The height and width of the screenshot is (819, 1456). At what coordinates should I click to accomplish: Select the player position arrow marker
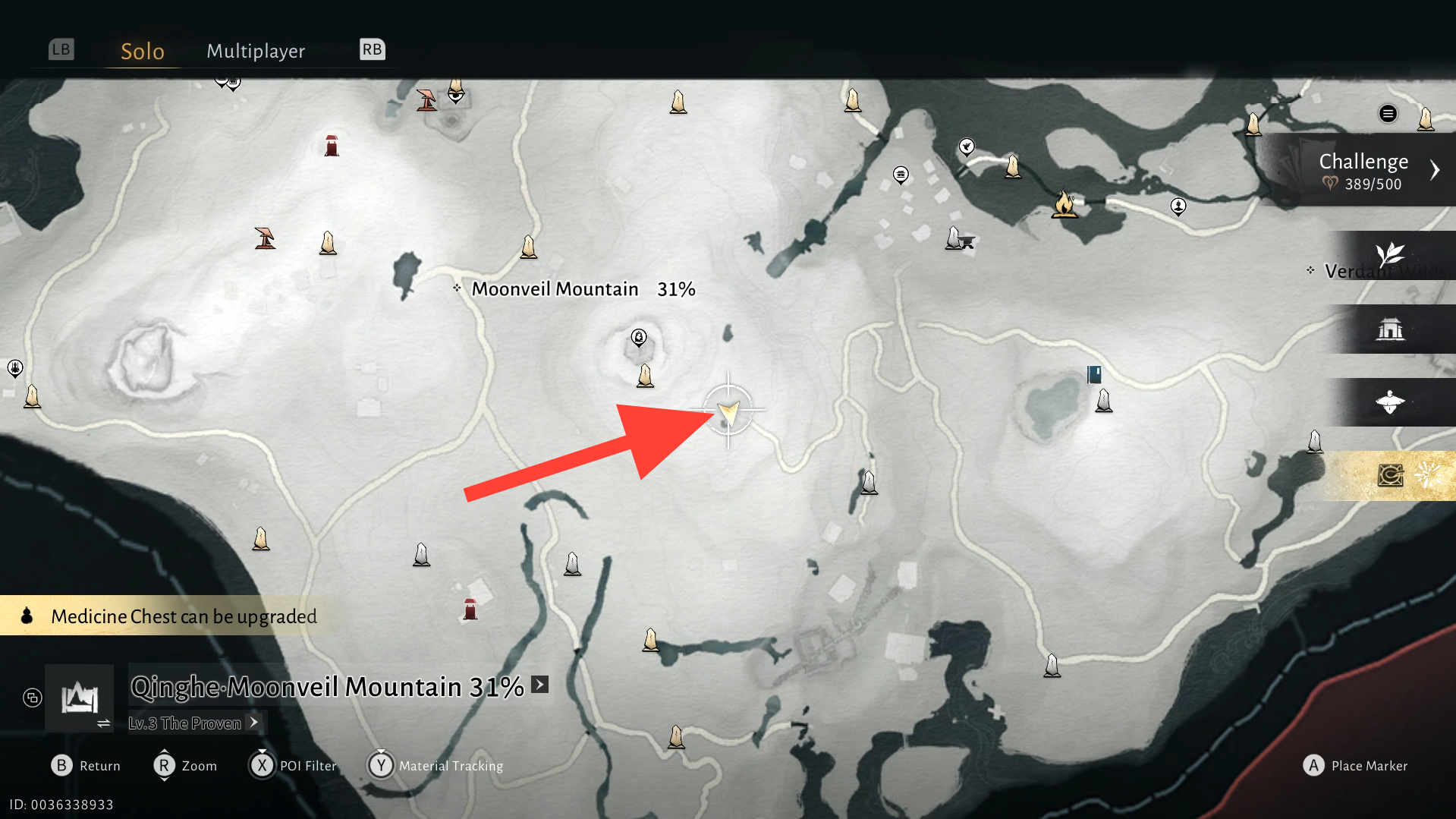point(728,411)
